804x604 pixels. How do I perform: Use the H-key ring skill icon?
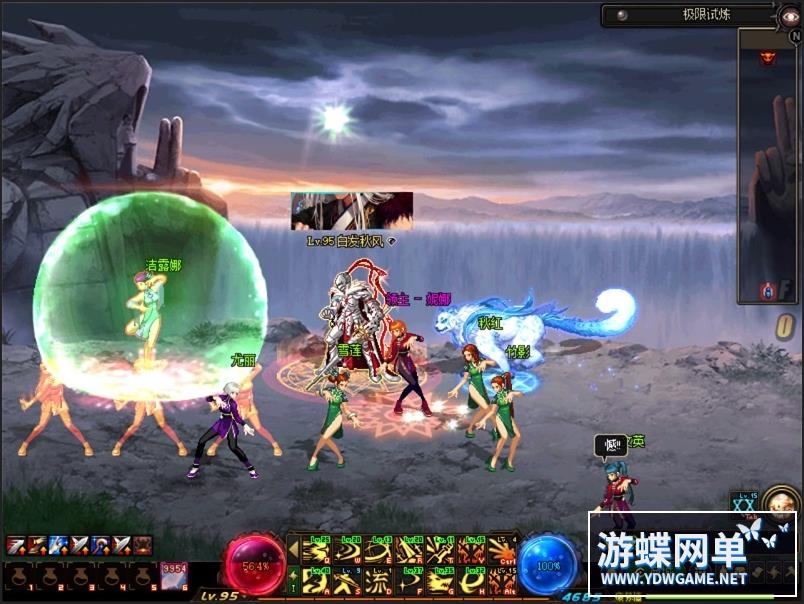tap(470, 580)
